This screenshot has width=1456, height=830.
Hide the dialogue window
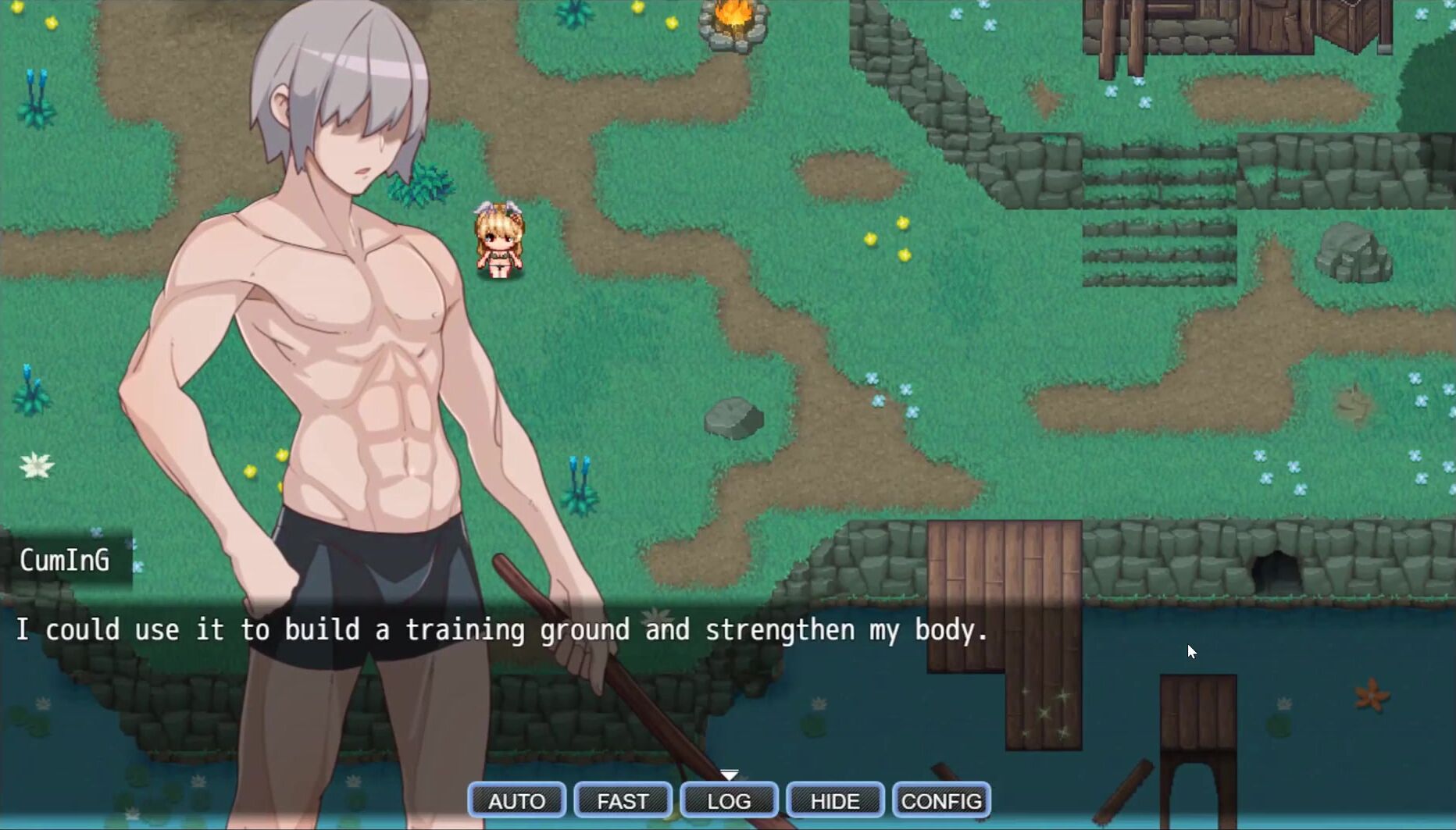(x=835, y=800)
